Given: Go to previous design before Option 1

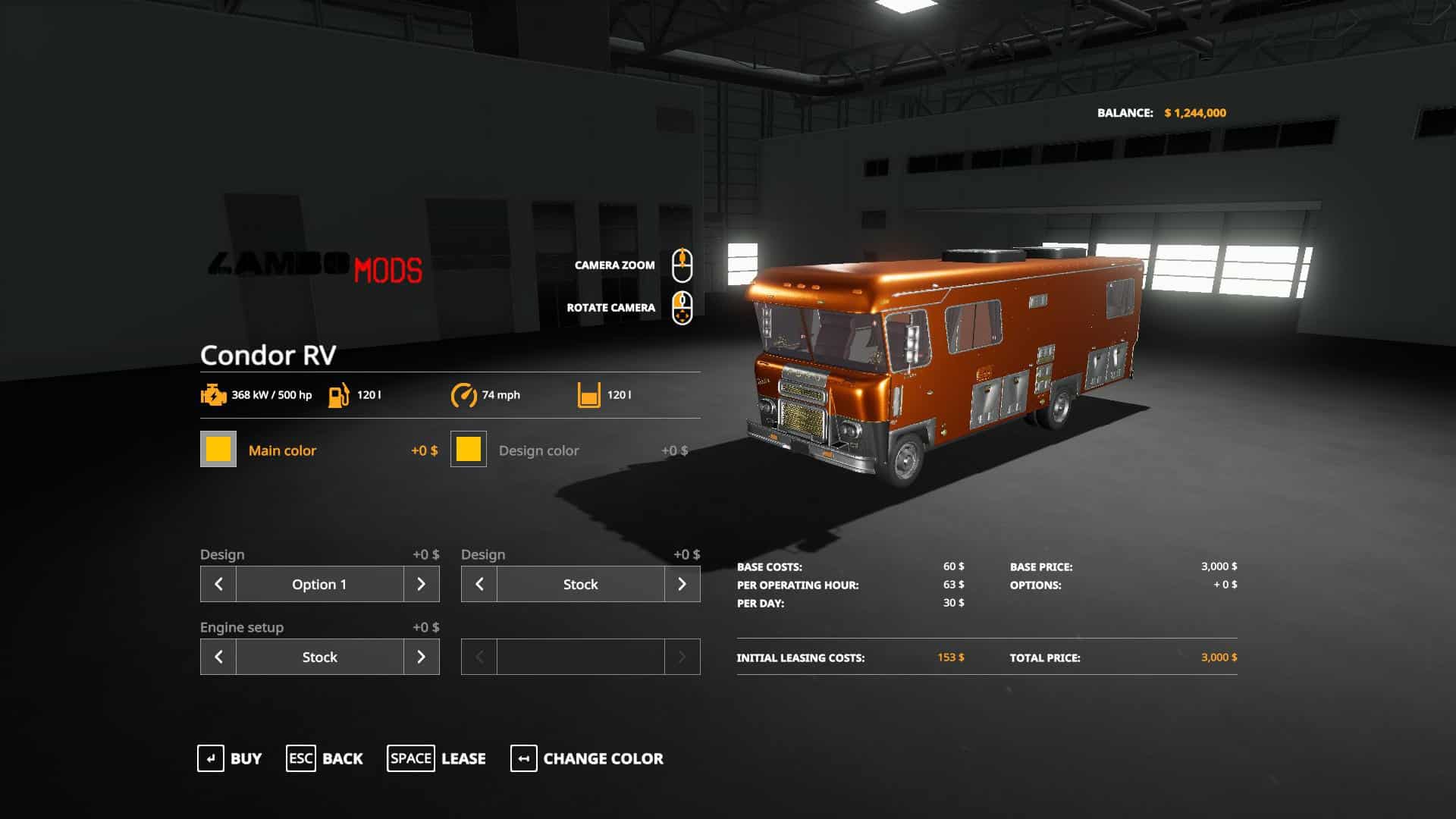Looking at the screenshot, I should click(218, 584).
